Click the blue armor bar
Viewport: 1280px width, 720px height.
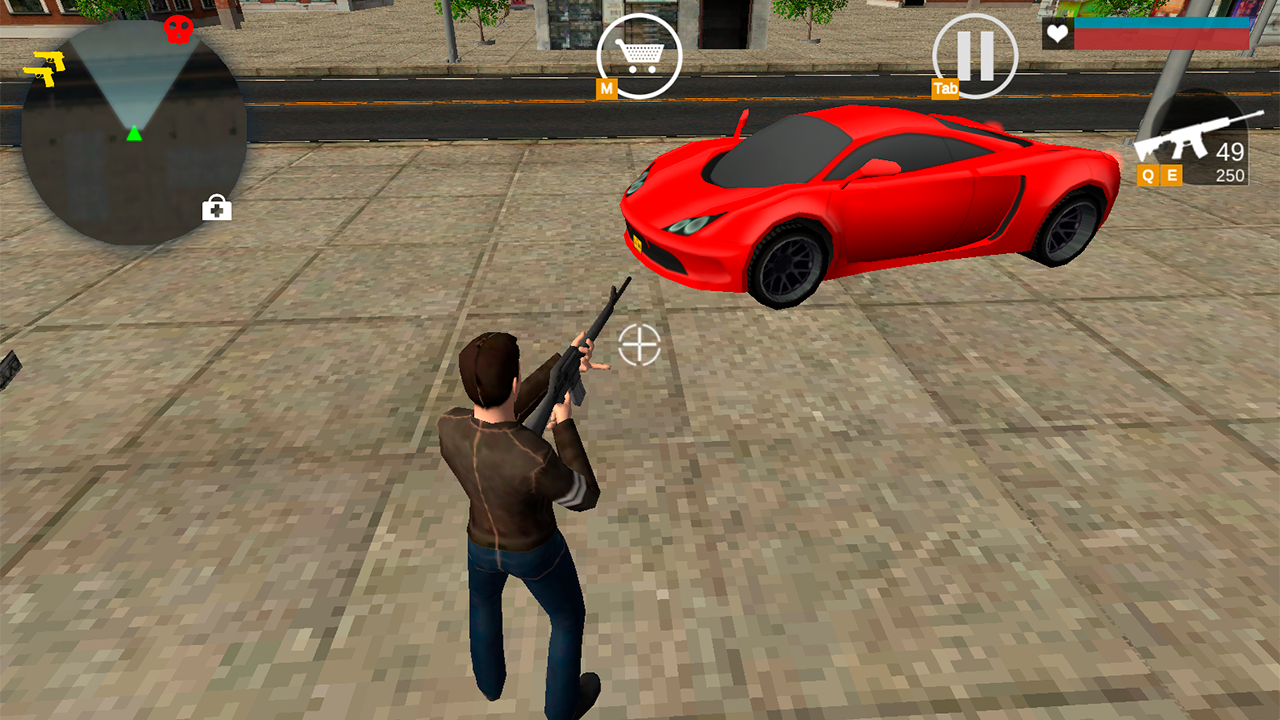click(1160, 24)
